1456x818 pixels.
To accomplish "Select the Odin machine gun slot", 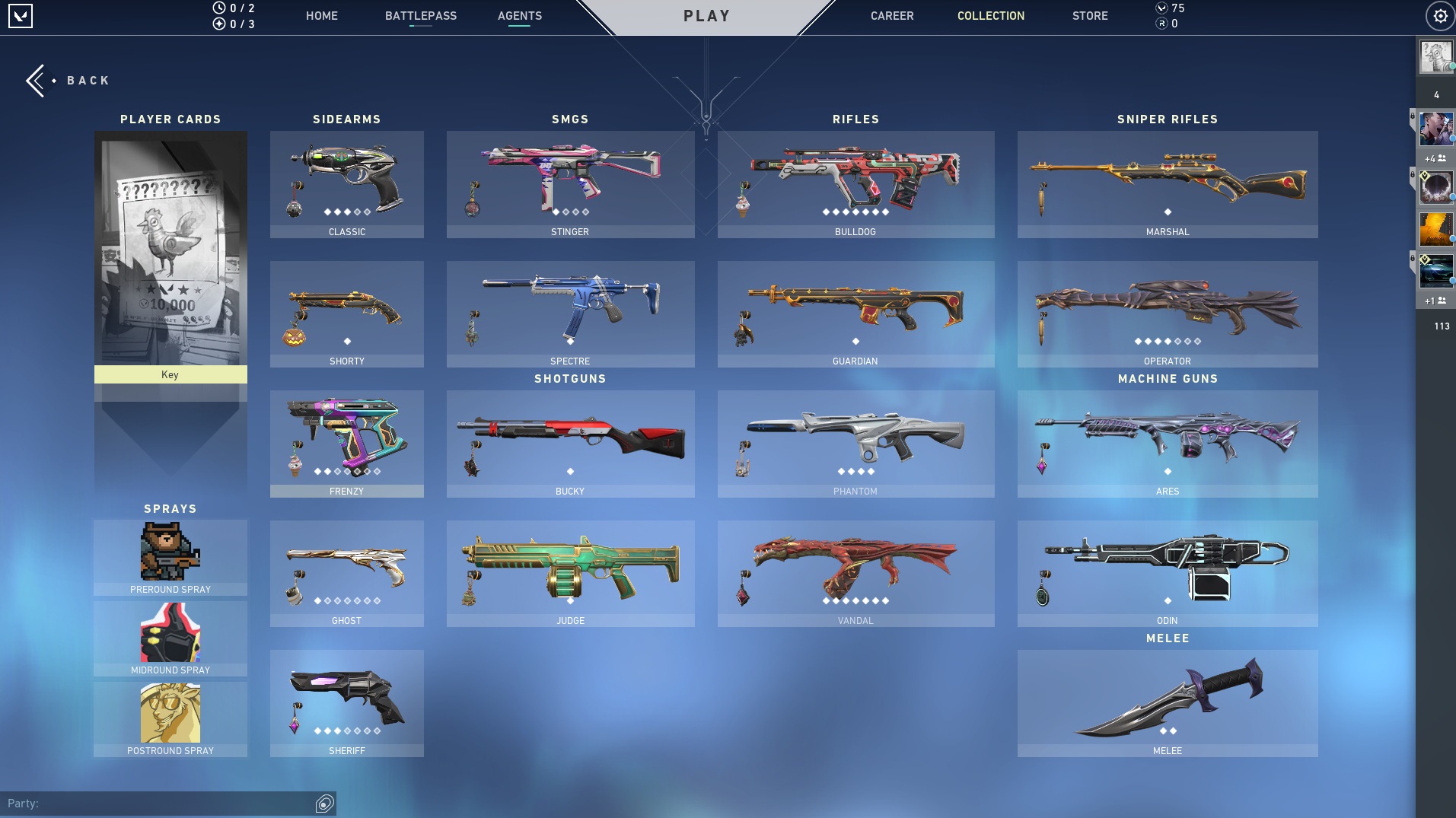I will click(1167, 573).
